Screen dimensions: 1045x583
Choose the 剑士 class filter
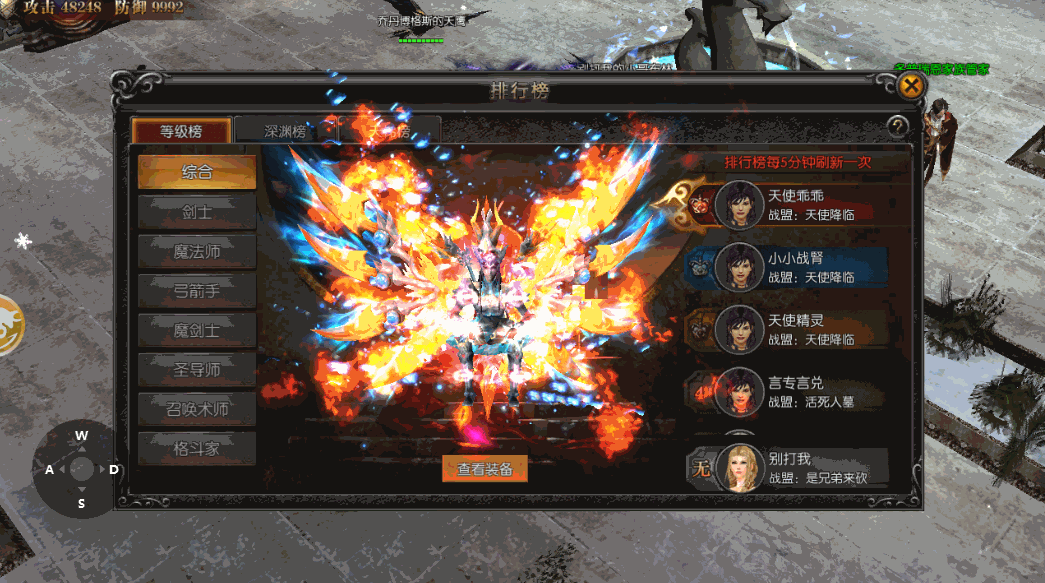pyautogui.click(x=197, y=212)
